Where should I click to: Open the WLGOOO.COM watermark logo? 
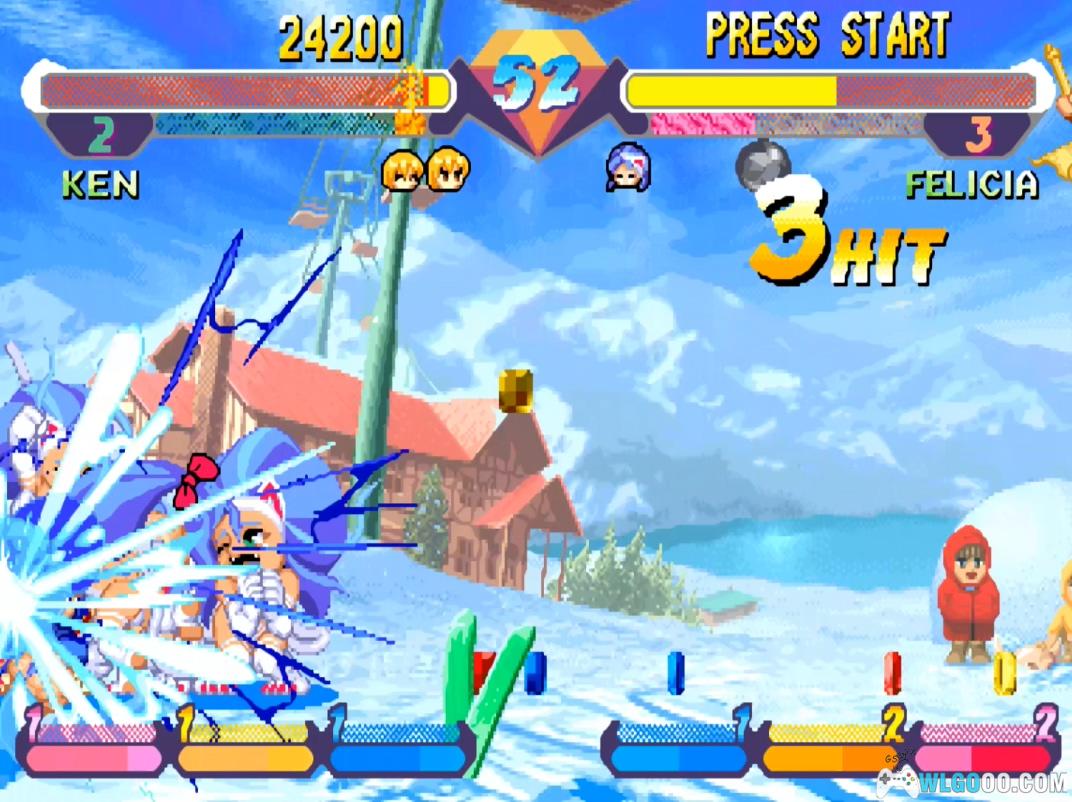click(x=968, y=781)
